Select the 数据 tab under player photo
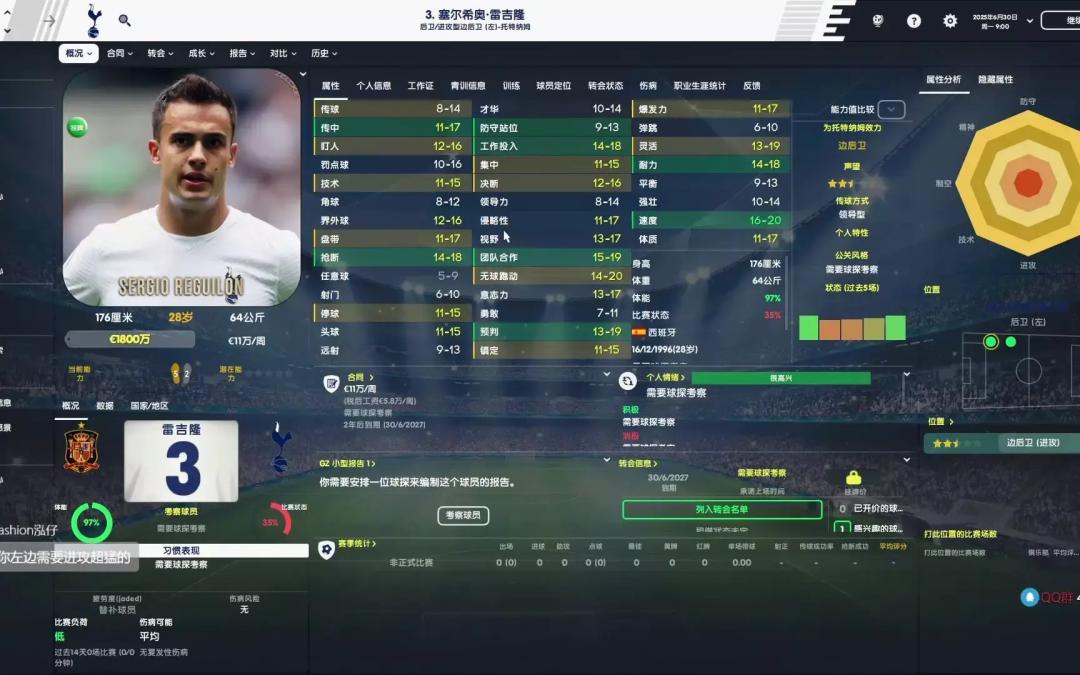1080x675 pixels. pyautogui.click(x=105, y=406)
